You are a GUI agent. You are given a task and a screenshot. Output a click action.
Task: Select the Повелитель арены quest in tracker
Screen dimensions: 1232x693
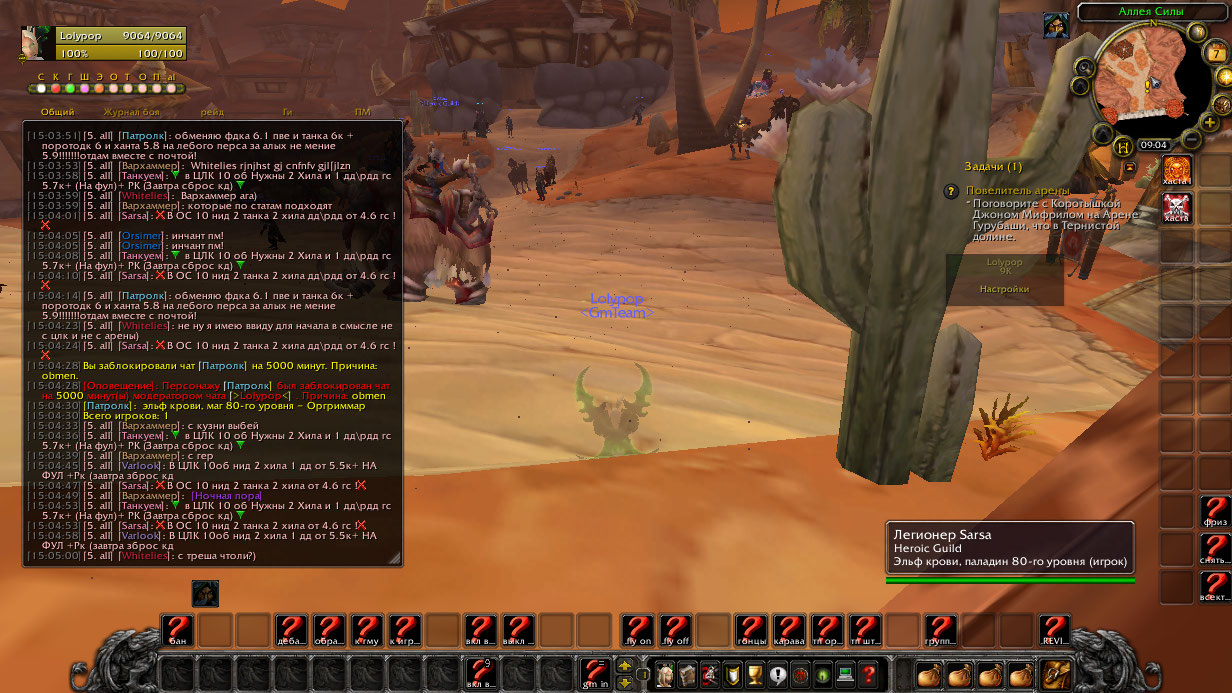click(1017, 190)
